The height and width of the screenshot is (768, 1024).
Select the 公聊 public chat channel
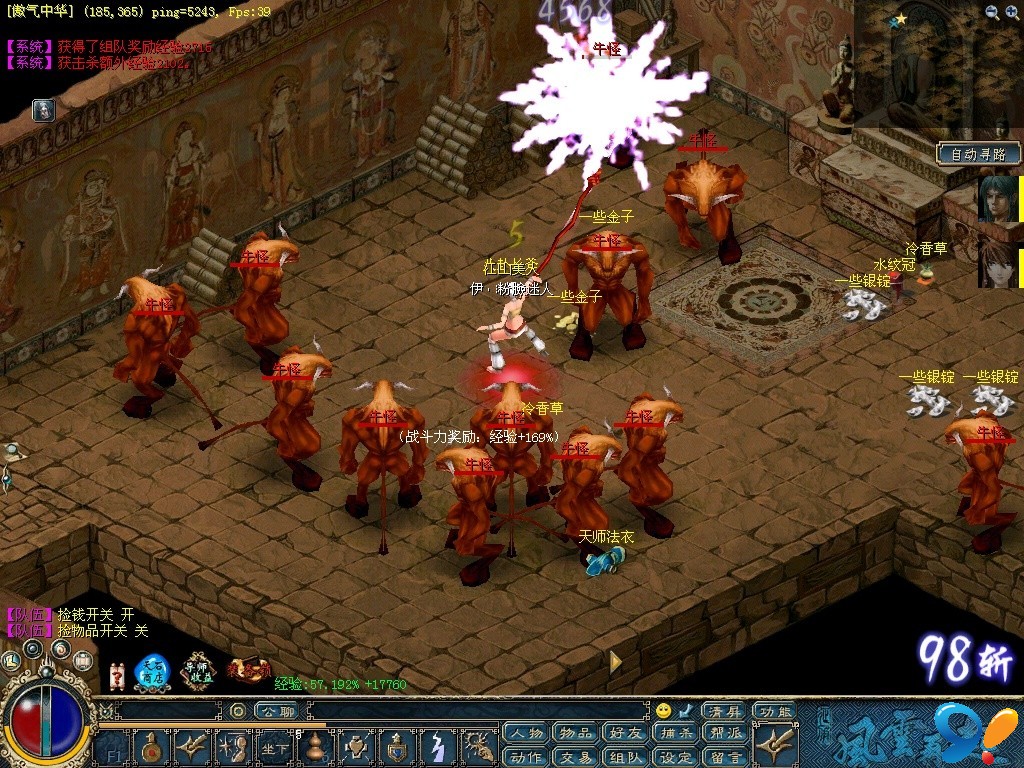(x=274, y=711)
